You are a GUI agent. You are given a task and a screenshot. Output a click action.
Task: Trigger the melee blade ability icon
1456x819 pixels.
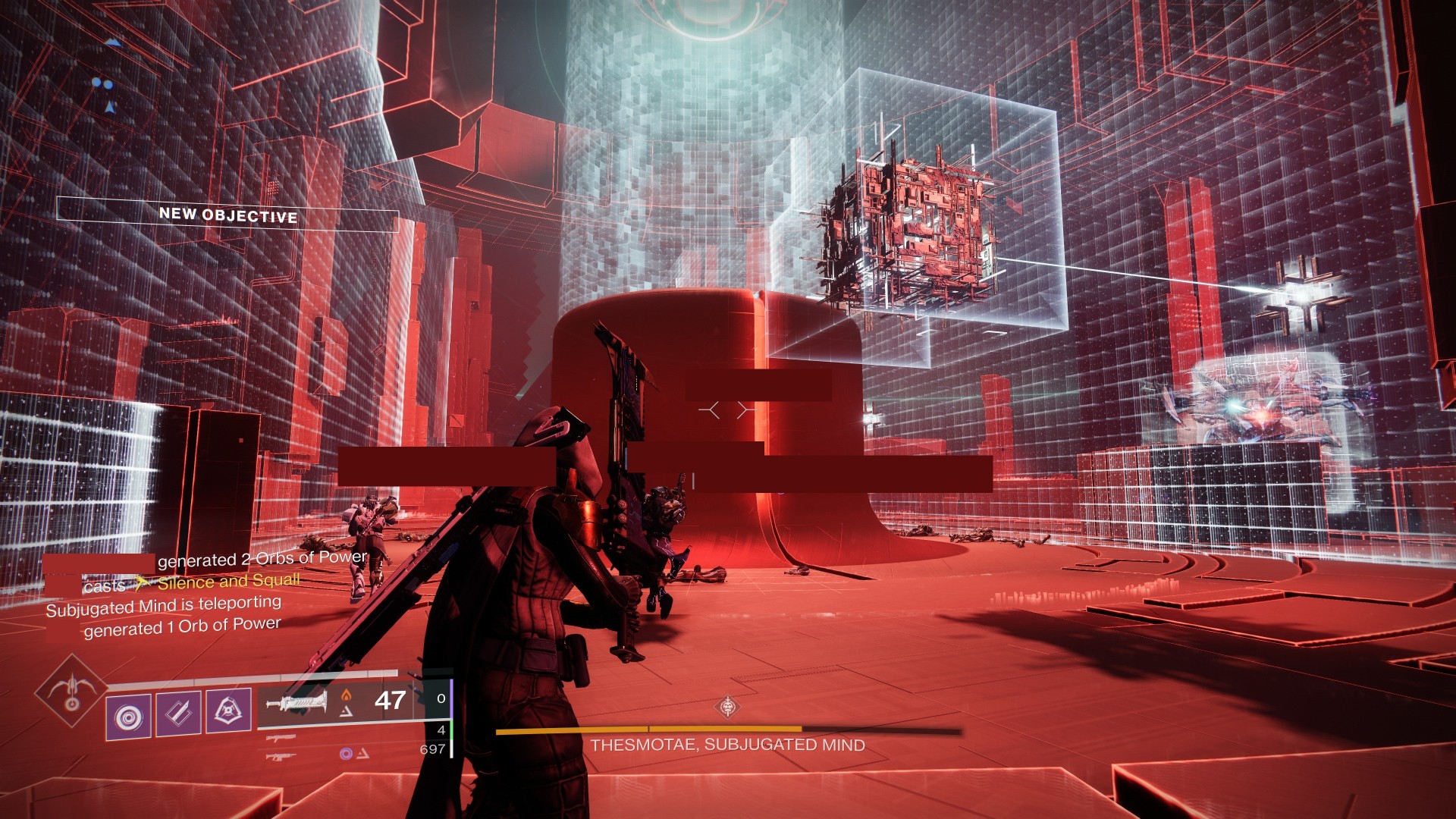(x=178, y=713)
